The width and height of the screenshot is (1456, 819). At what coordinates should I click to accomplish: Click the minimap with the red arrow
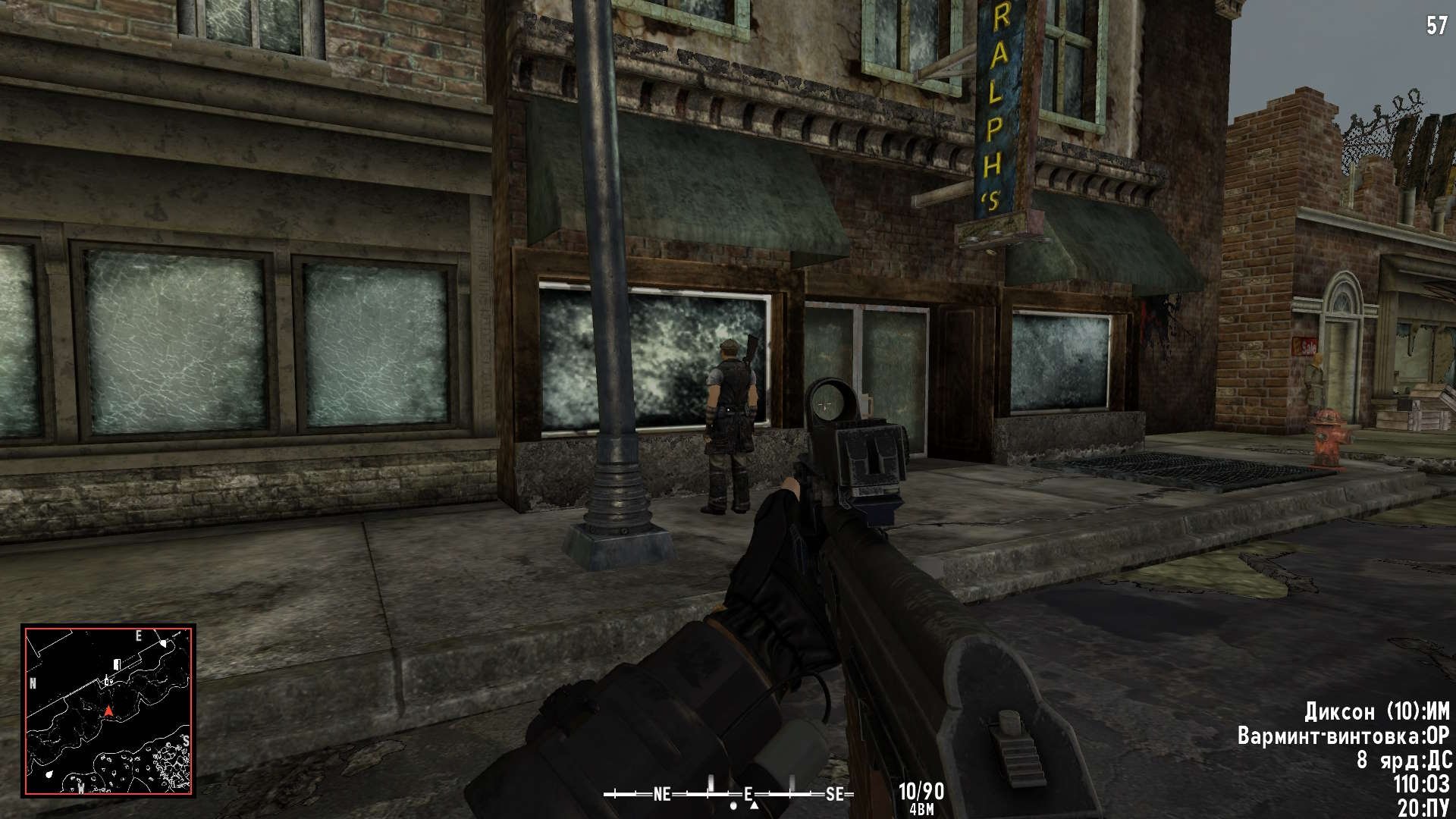tap(108, 711)
